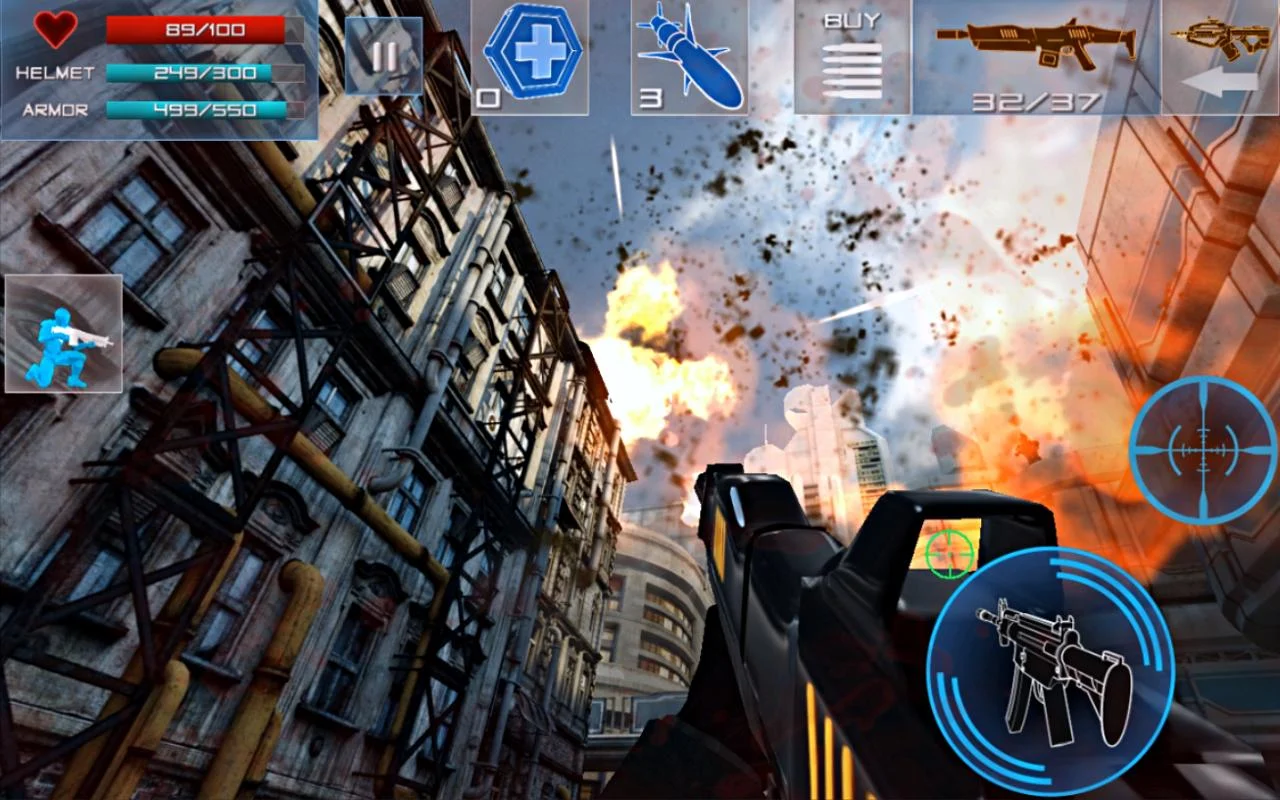Toggle the crouching soldier stance

(64, 333)
